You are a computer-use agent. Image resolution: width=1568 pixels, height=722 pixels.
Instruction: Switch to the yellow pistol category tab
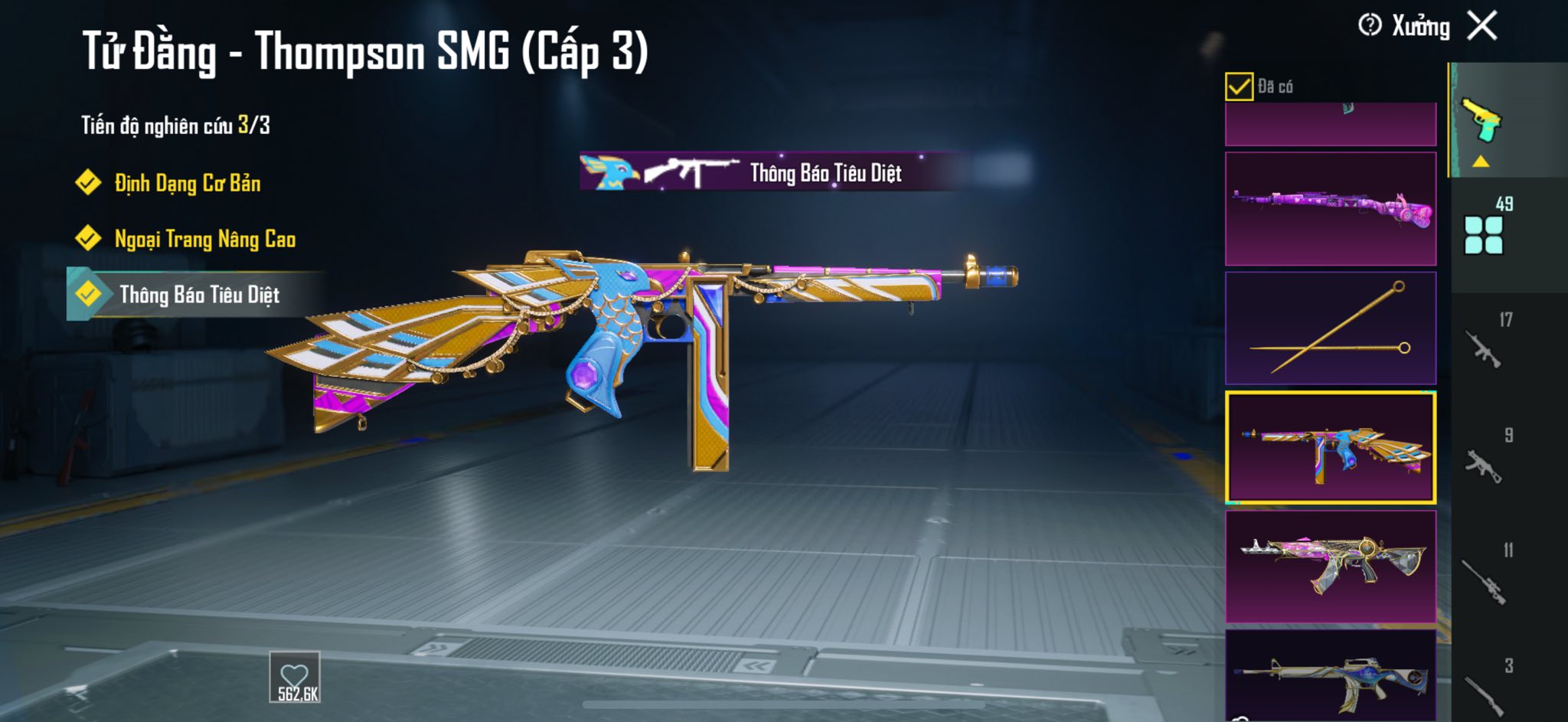[1482, 123]
